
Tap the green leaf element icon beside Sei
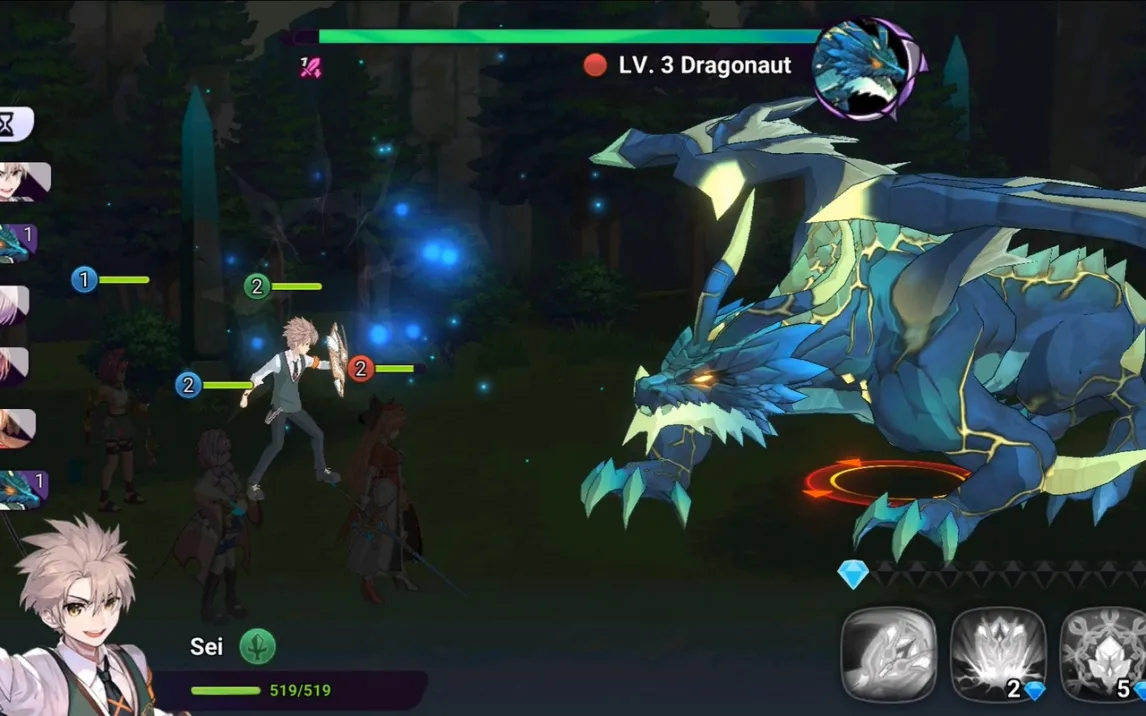(x=257, y=646)
